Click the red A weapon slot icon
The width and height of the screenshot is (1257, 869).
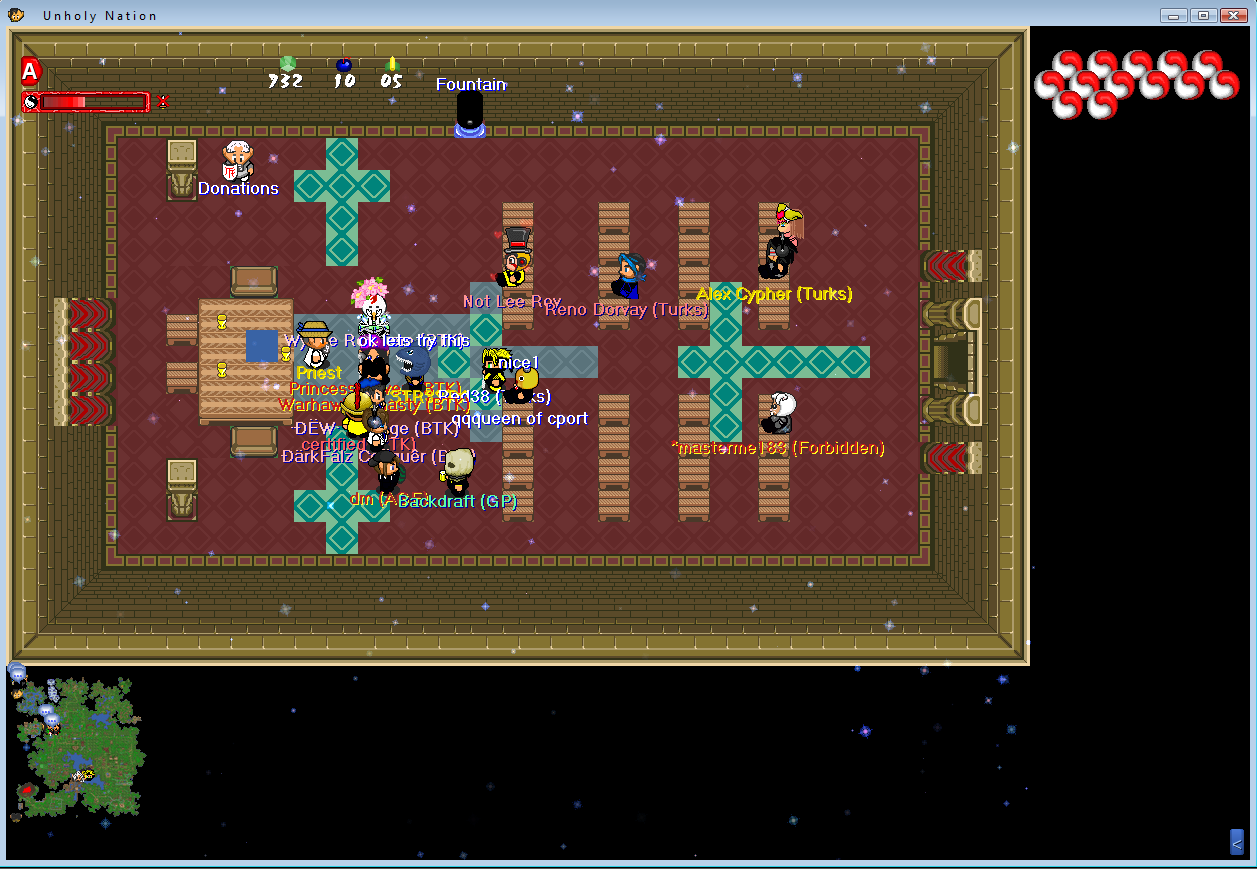click(x=30, y=71)
